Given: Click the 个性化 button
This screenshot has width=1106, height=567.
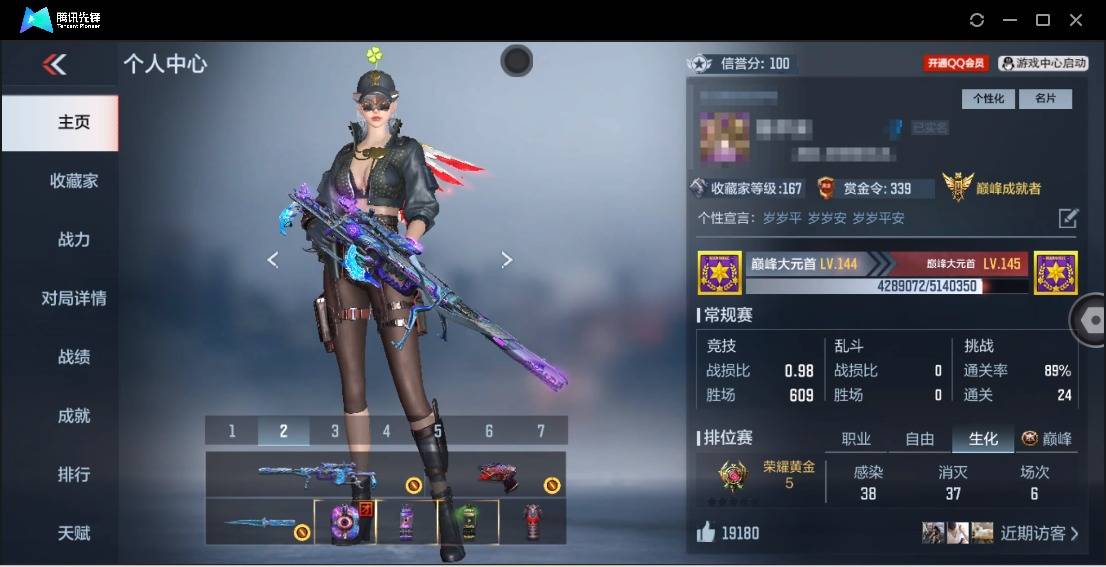Looking at the screenshot, I should point(988,99).
